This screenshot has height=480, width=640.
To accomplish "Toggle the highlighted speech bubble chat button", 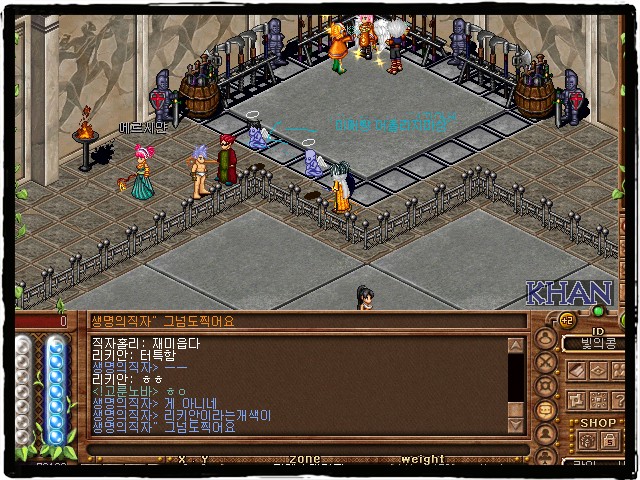I will click(x=546, y=410).
